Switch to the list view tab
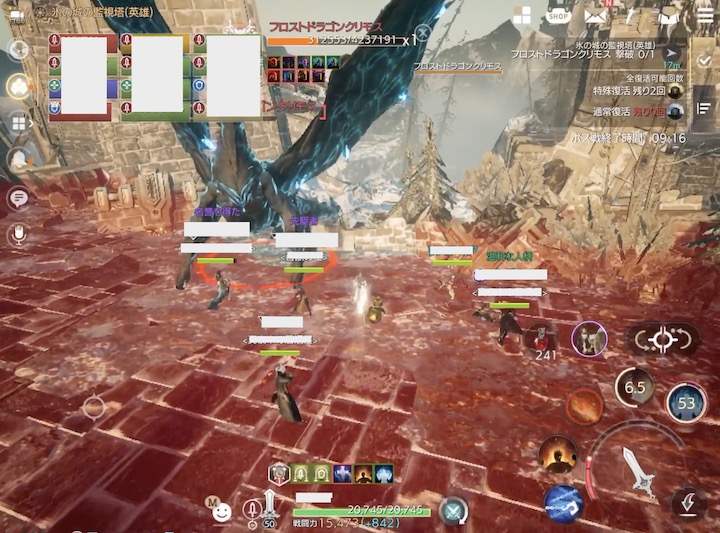The height and width of the screenshot is (533, 720). point(703,108)
